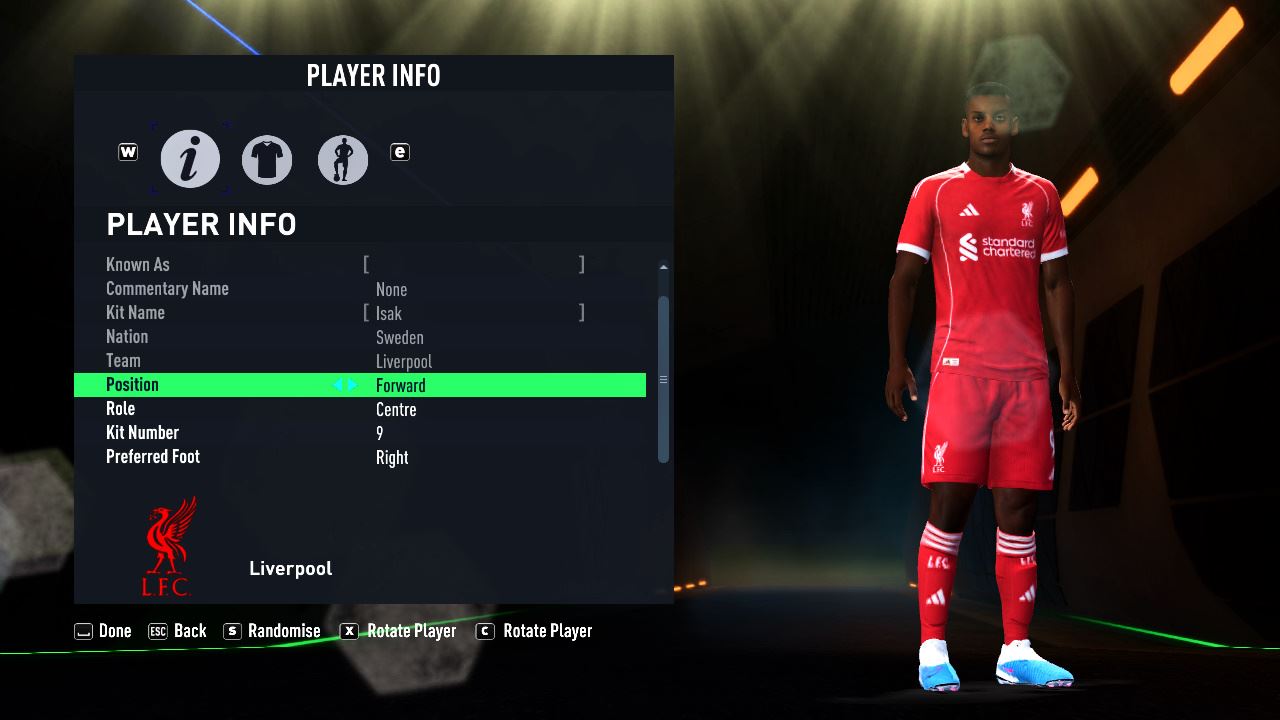Open the player body tab
The width and height of the screenshot is (1280, 720).
(343, 159)
